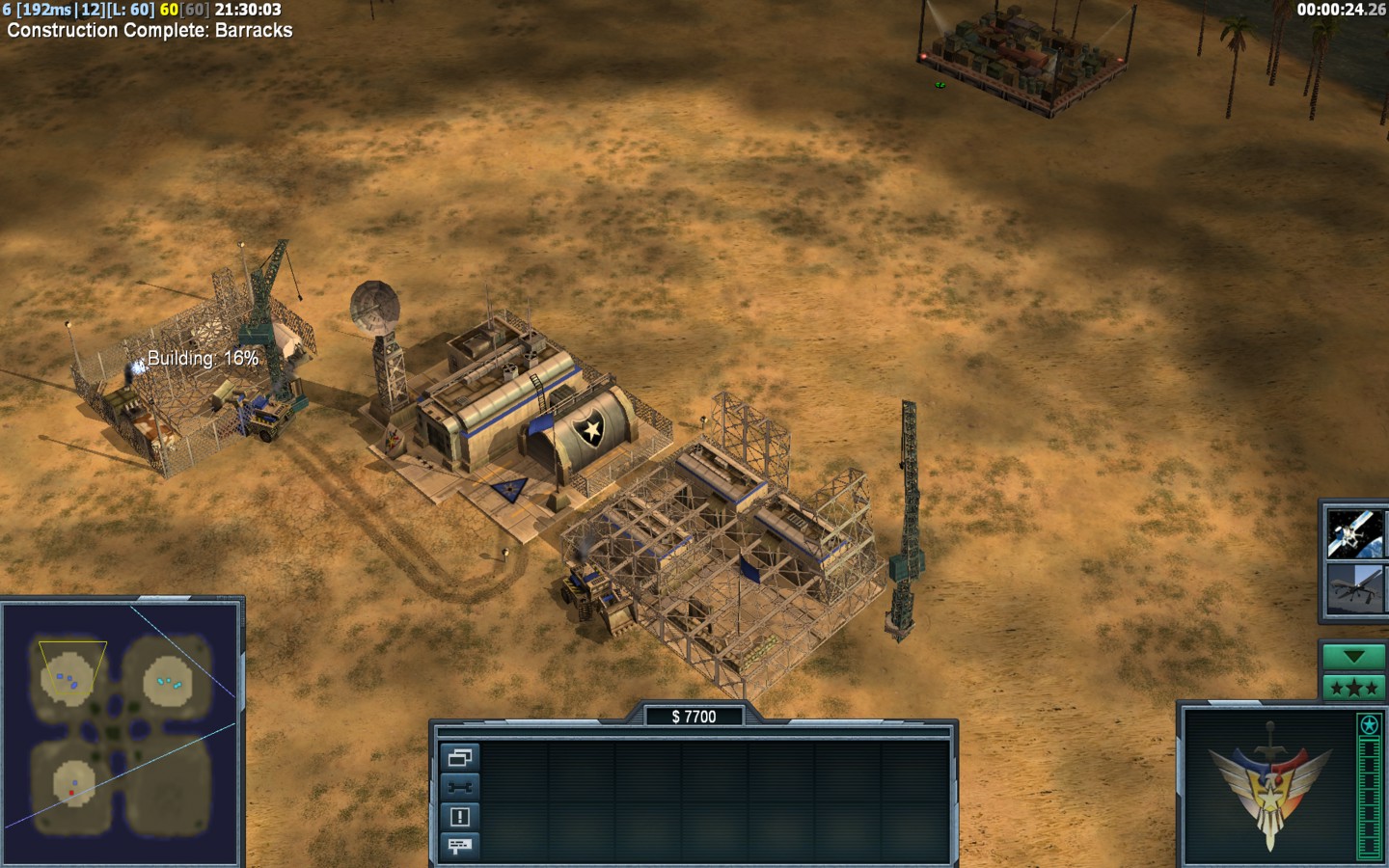Click the overlapping windows options button
Image resolution: width=1389 pixels, height=868 pixels.
coord(459,758)
